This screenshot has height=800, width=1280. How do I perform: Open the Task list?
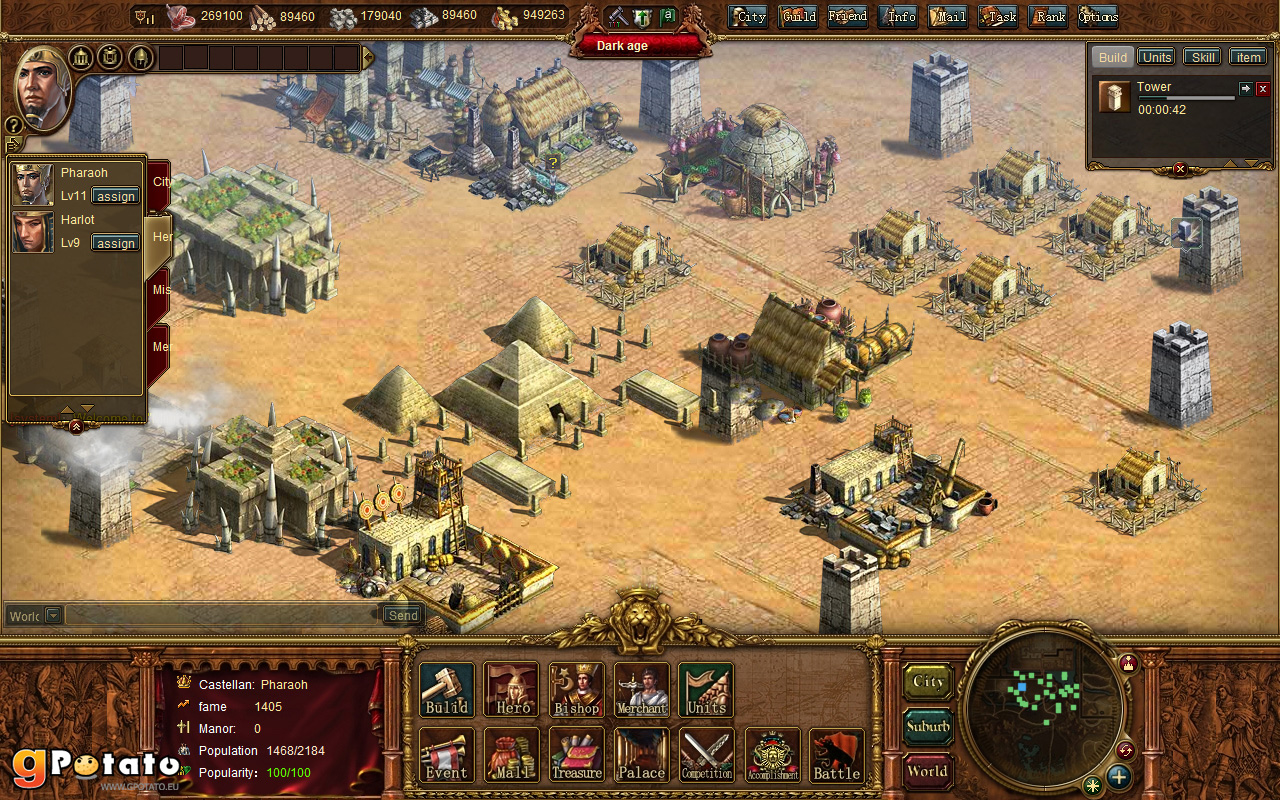click(x=998, y=16)
